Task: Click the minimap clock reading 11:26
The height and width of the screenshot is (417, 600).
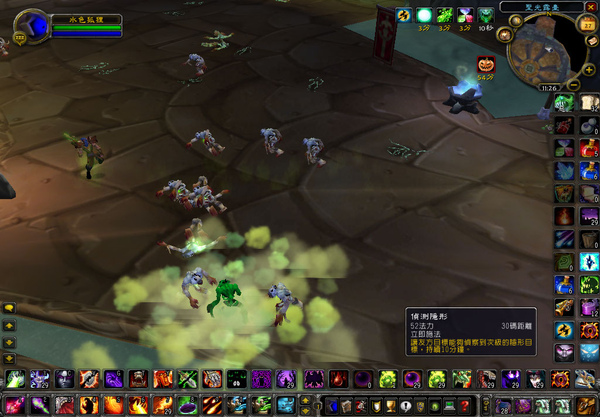Action: pos(548,88)
